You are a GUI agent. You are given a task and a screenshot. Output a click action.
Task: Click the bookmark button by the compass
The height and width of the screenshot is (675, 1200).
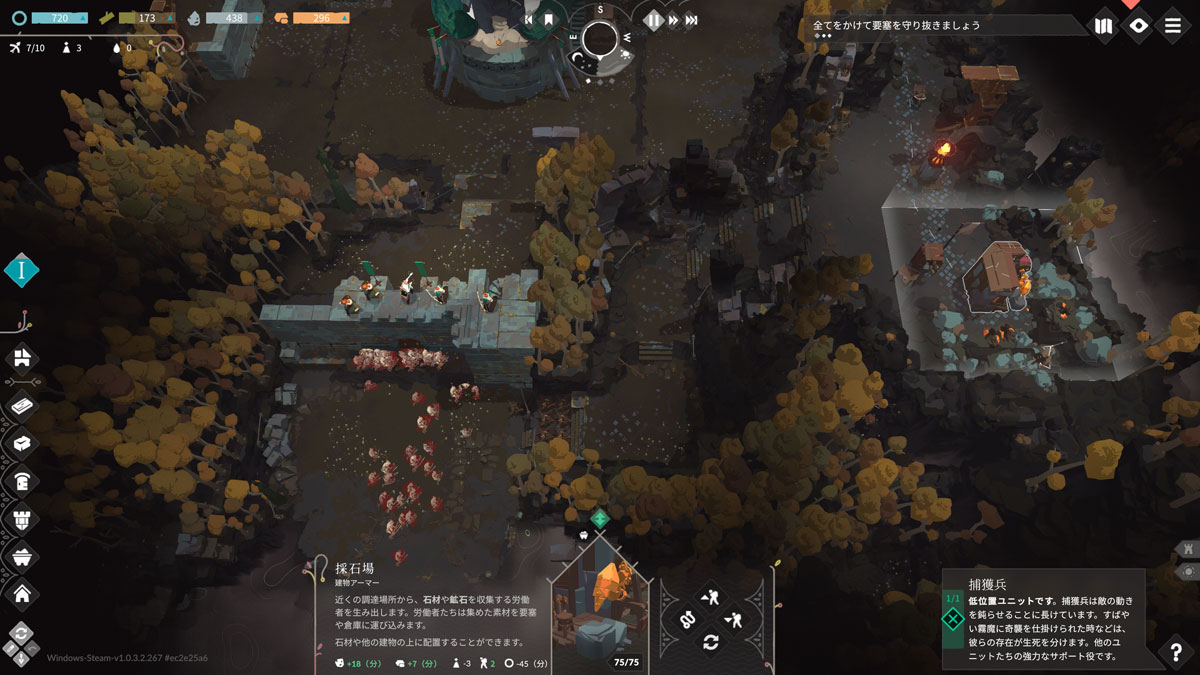[548, 20]
